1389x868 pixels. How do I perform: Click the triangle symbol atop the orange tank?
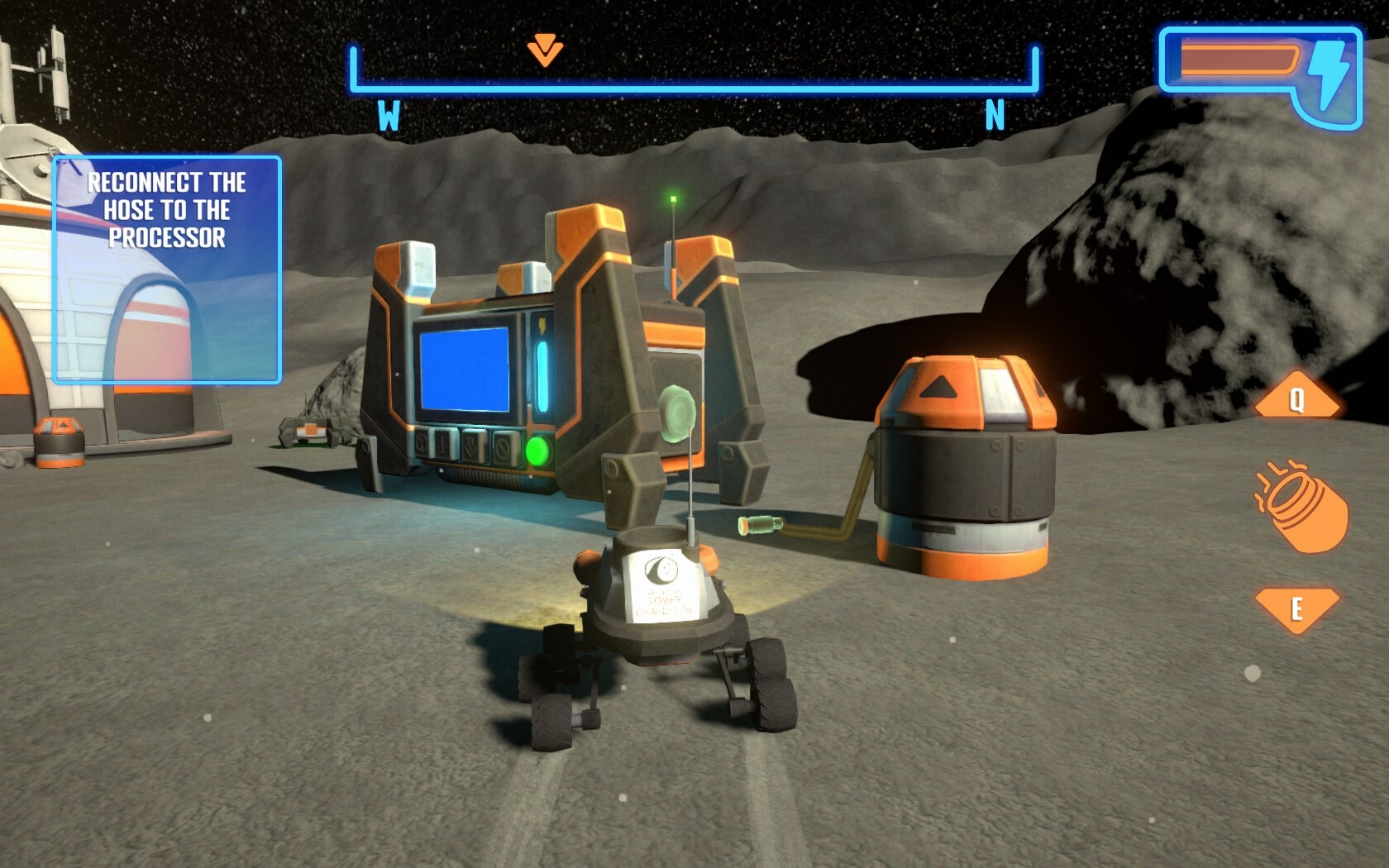938,386
